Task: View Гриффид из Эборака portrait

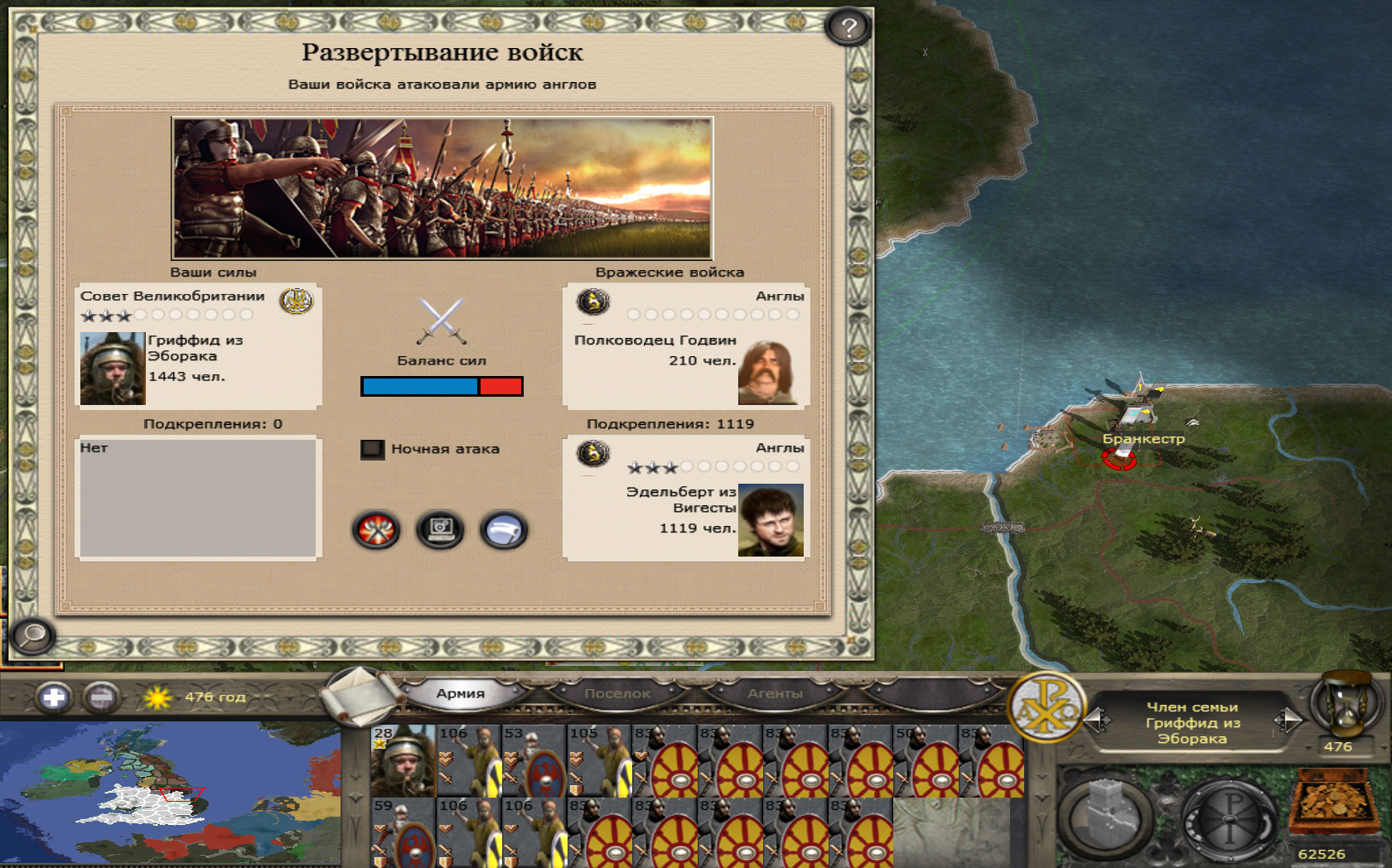Action: (113, 369)
